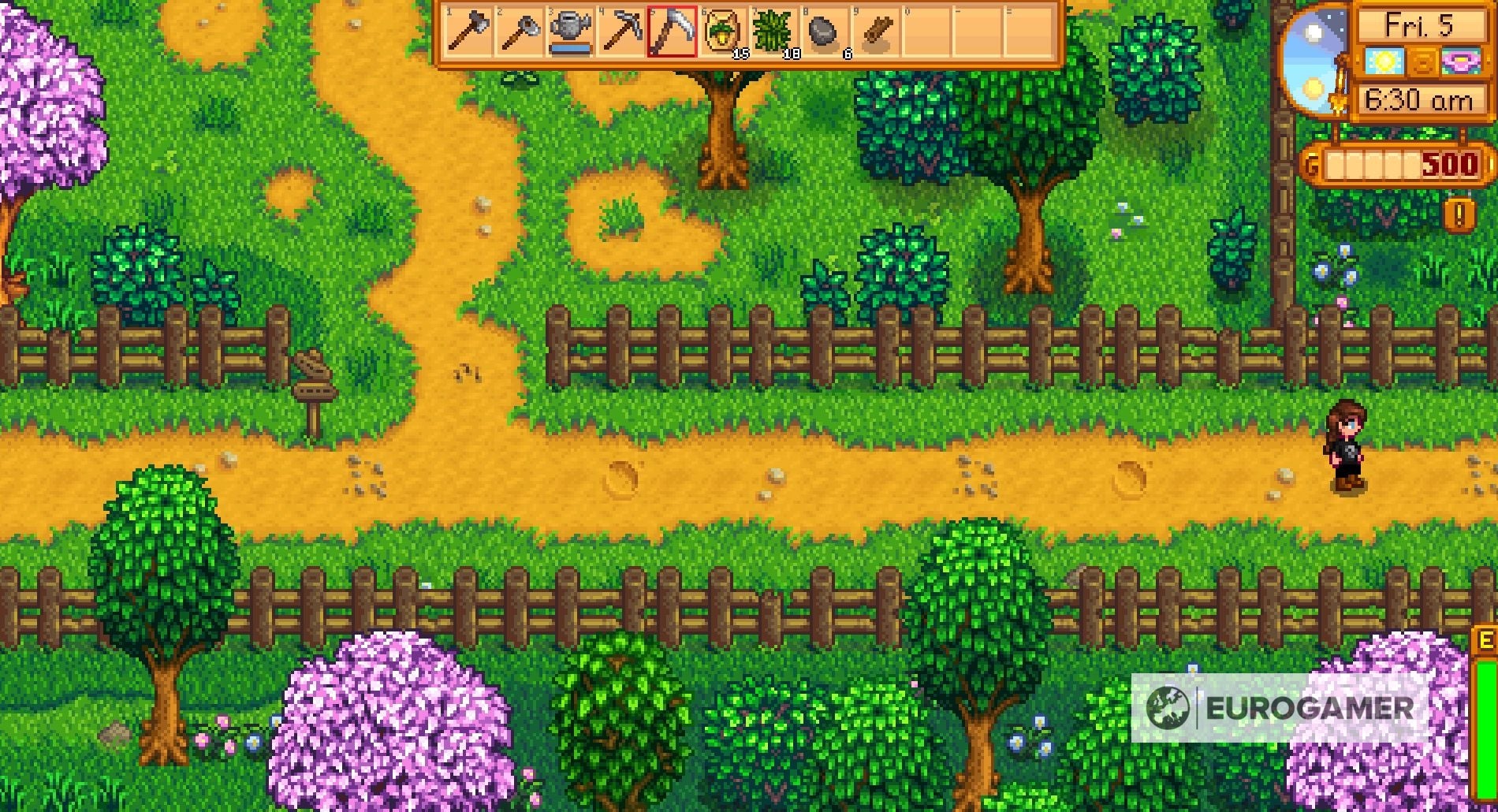The width and height of the screenshot is (1498, 812).
Task: Open the journal via the exclamation mark
Action: [1461, 214]
